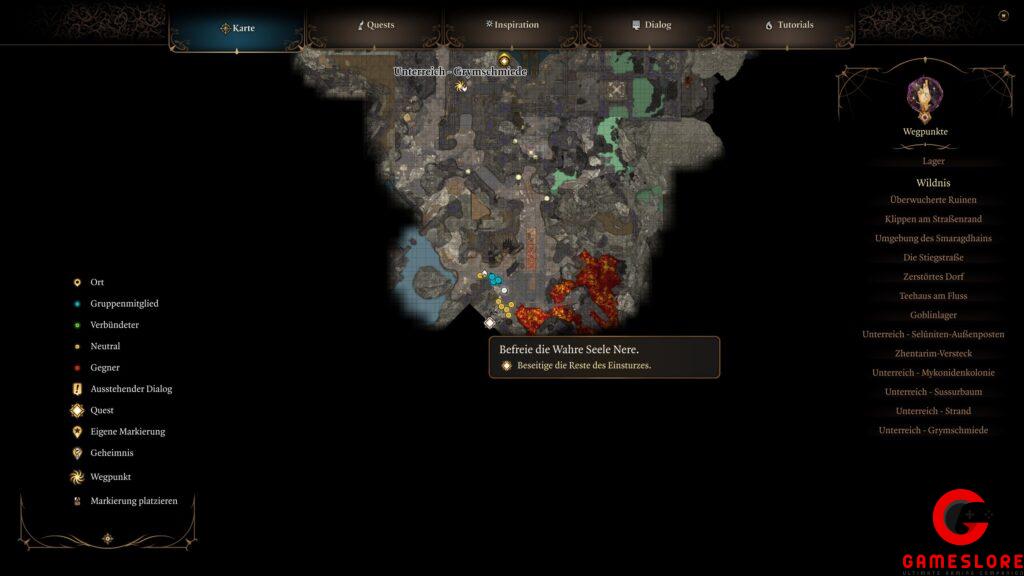Choose the Lager waypoint
This screenshot has height=576, width=1024.
pos(933,161)
